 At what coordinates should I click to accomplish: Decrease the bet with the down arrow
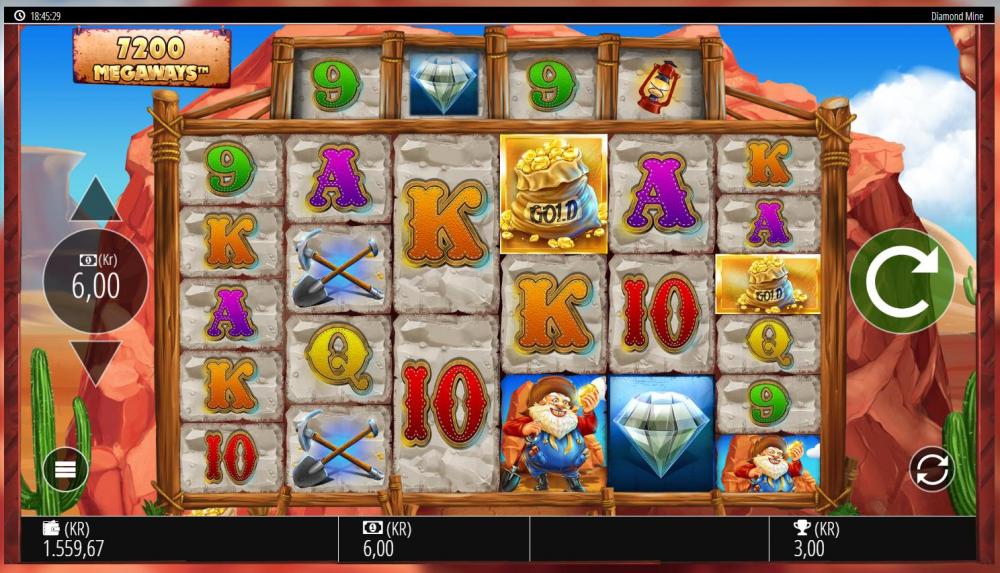95,361
